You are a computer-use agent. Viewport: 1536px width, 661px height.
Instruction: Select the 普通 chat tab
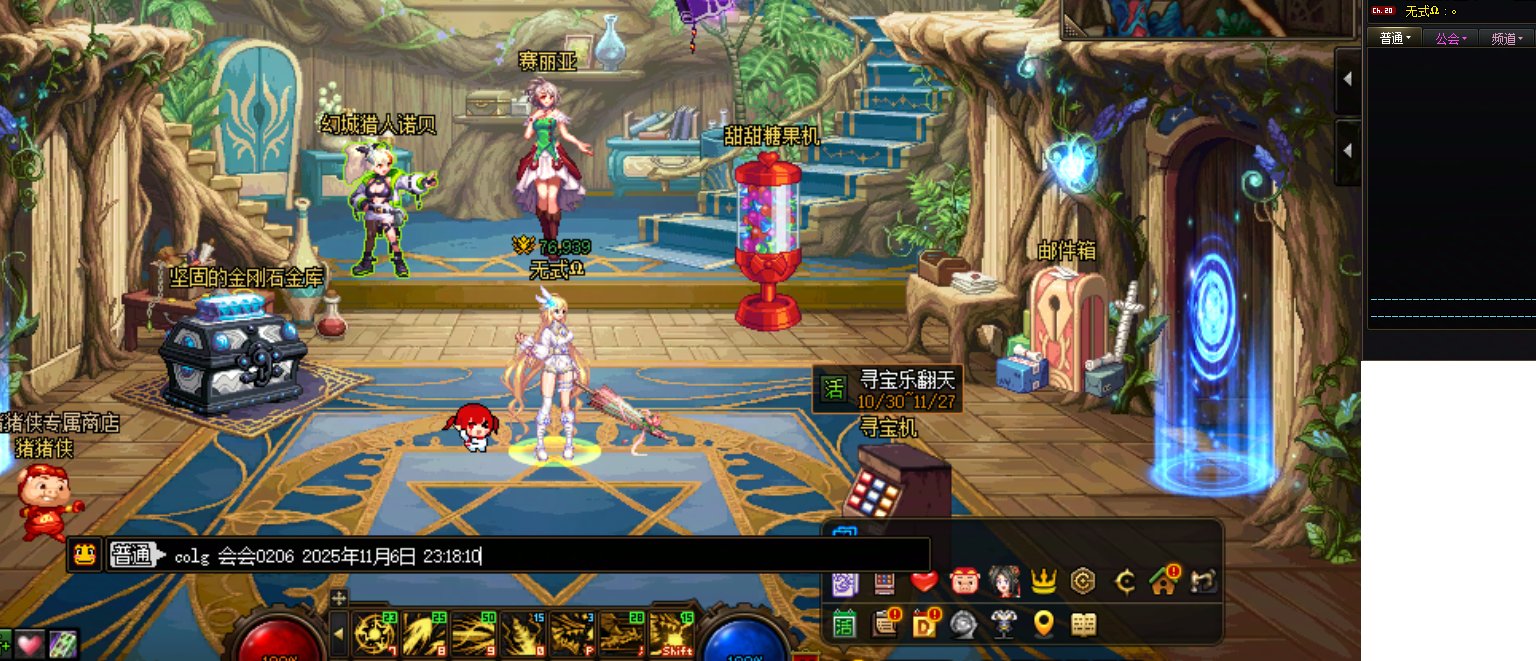(x=1395, y=38)
